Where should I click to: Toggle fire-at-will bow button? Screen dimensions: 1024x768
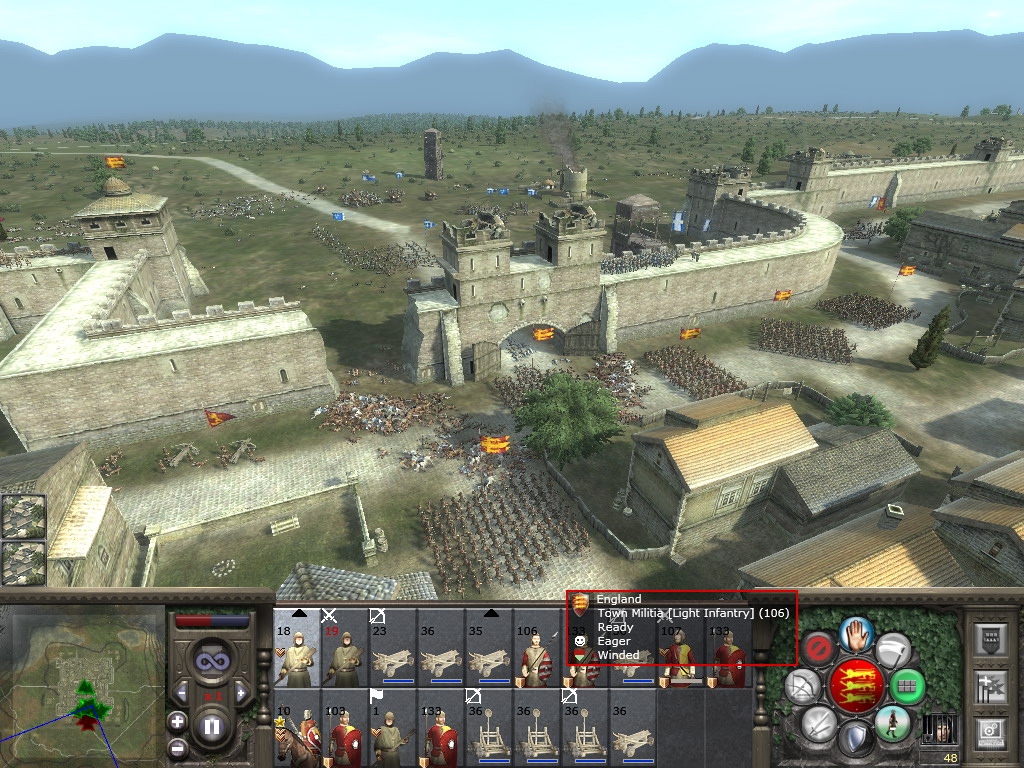pyautogui.click(x=803, y=686)
